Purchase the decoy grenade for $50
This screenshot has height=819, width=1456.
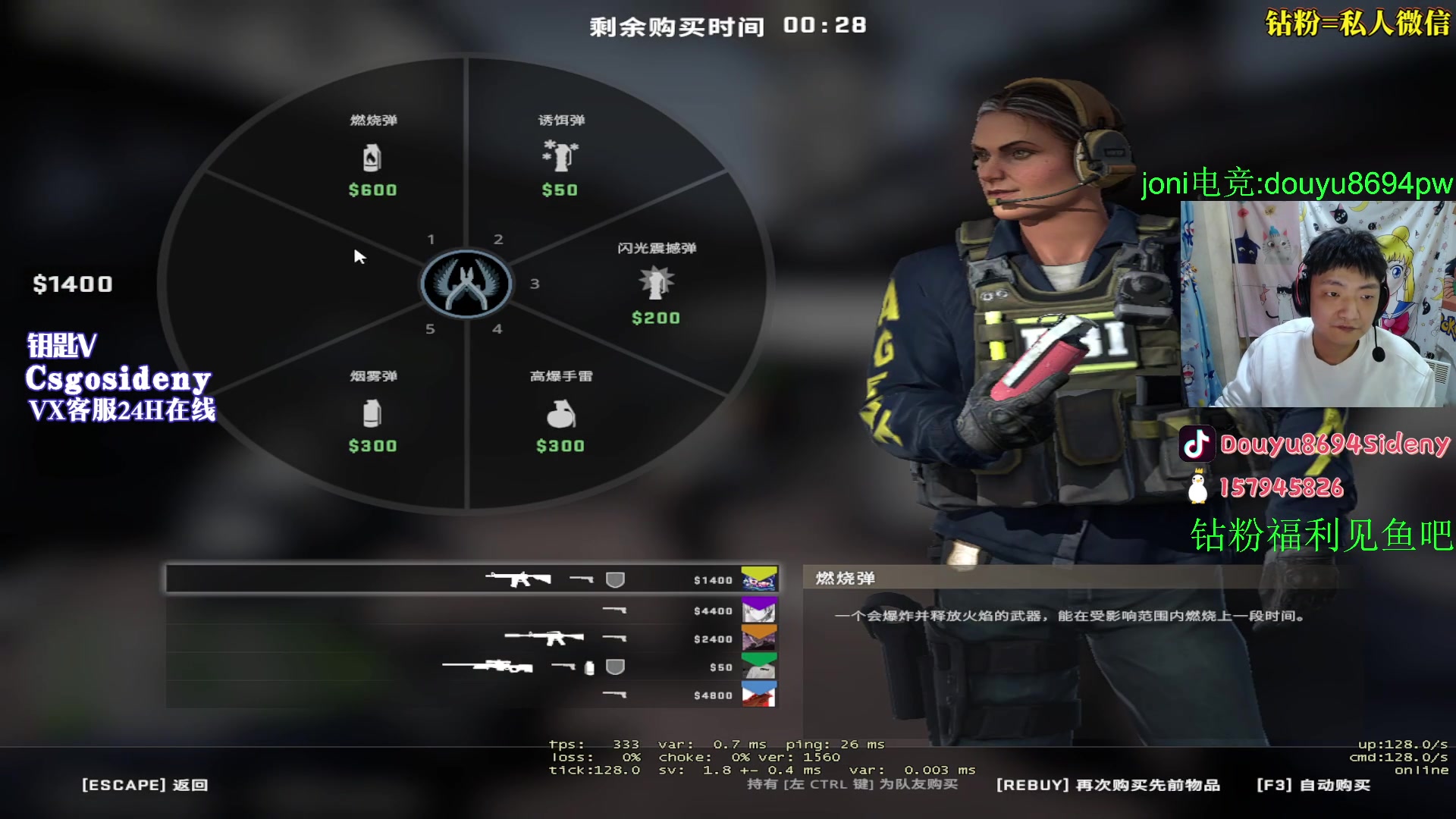click(x=560, y=157)
